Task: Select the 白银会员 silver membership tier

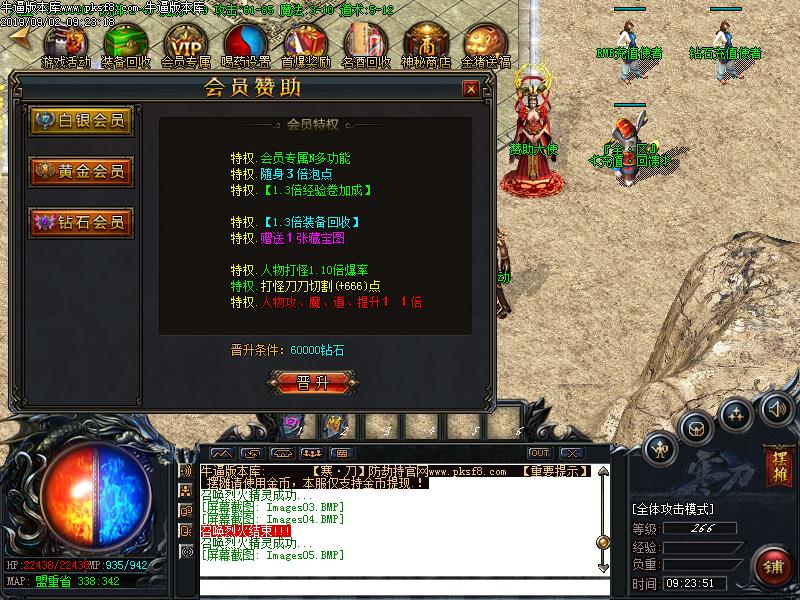Action: tap(82, 121)
